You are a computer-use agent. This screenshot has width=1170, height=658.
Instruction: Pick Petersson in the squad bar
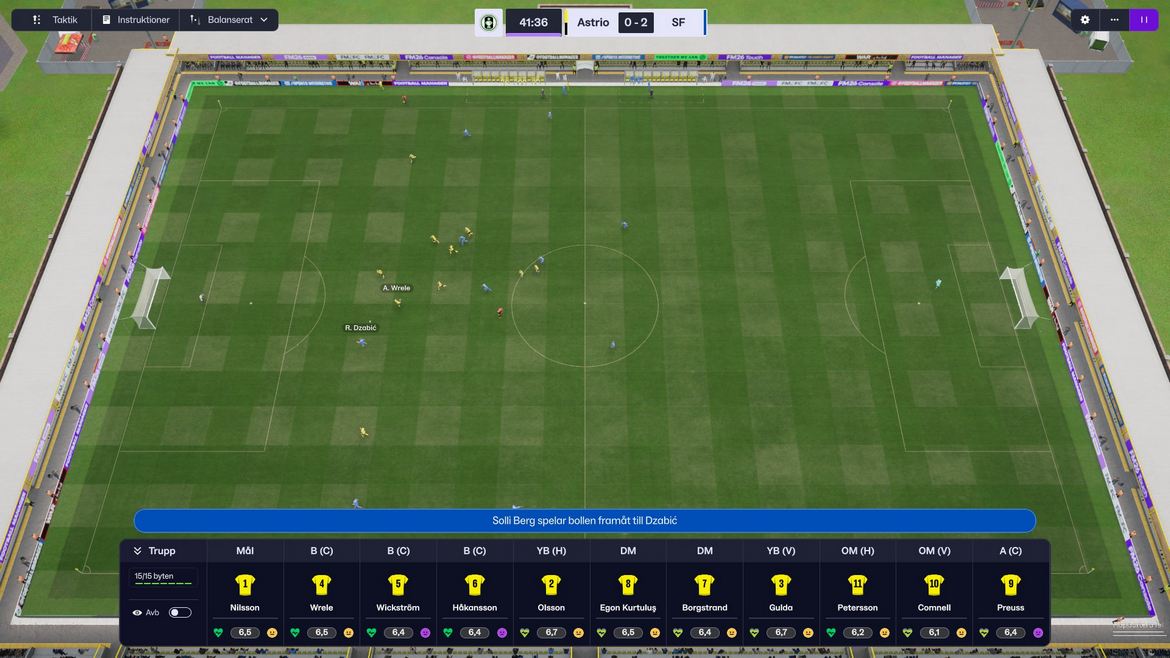pyautogui.click(x=857, y=593)
